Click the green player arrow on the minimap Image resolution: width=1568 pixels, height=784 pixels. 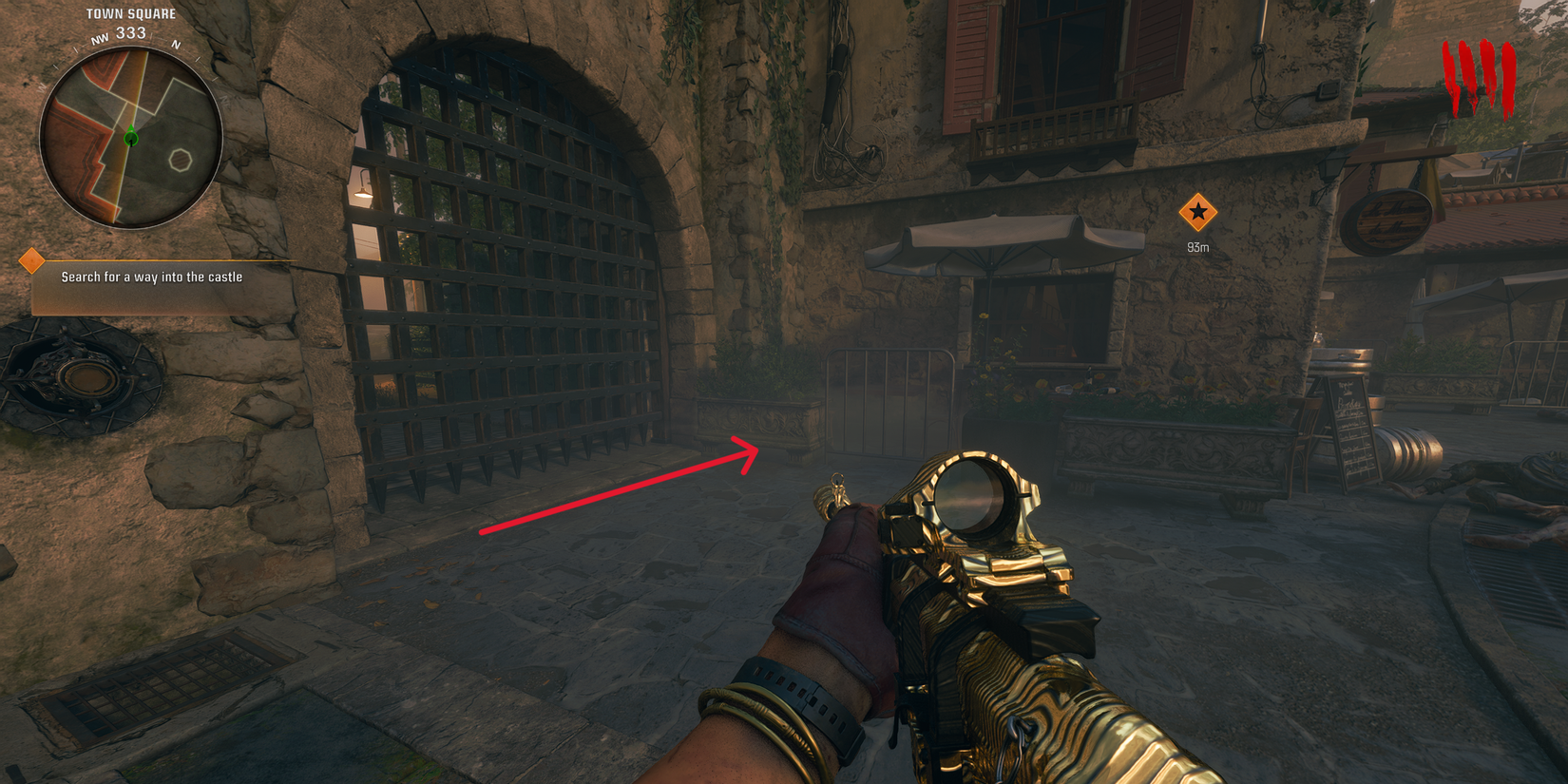point(129,138)
